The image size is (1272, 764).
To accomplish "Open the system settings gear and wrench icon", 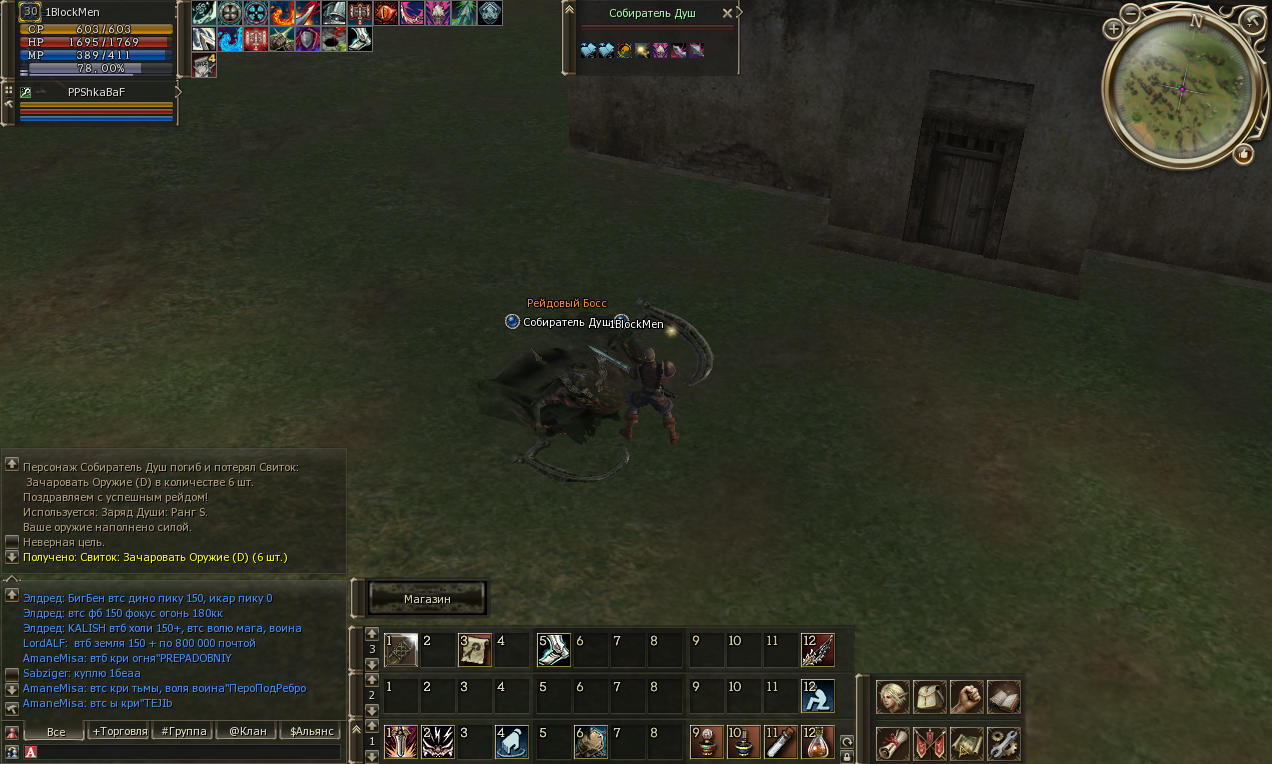I will point(1003,743).
